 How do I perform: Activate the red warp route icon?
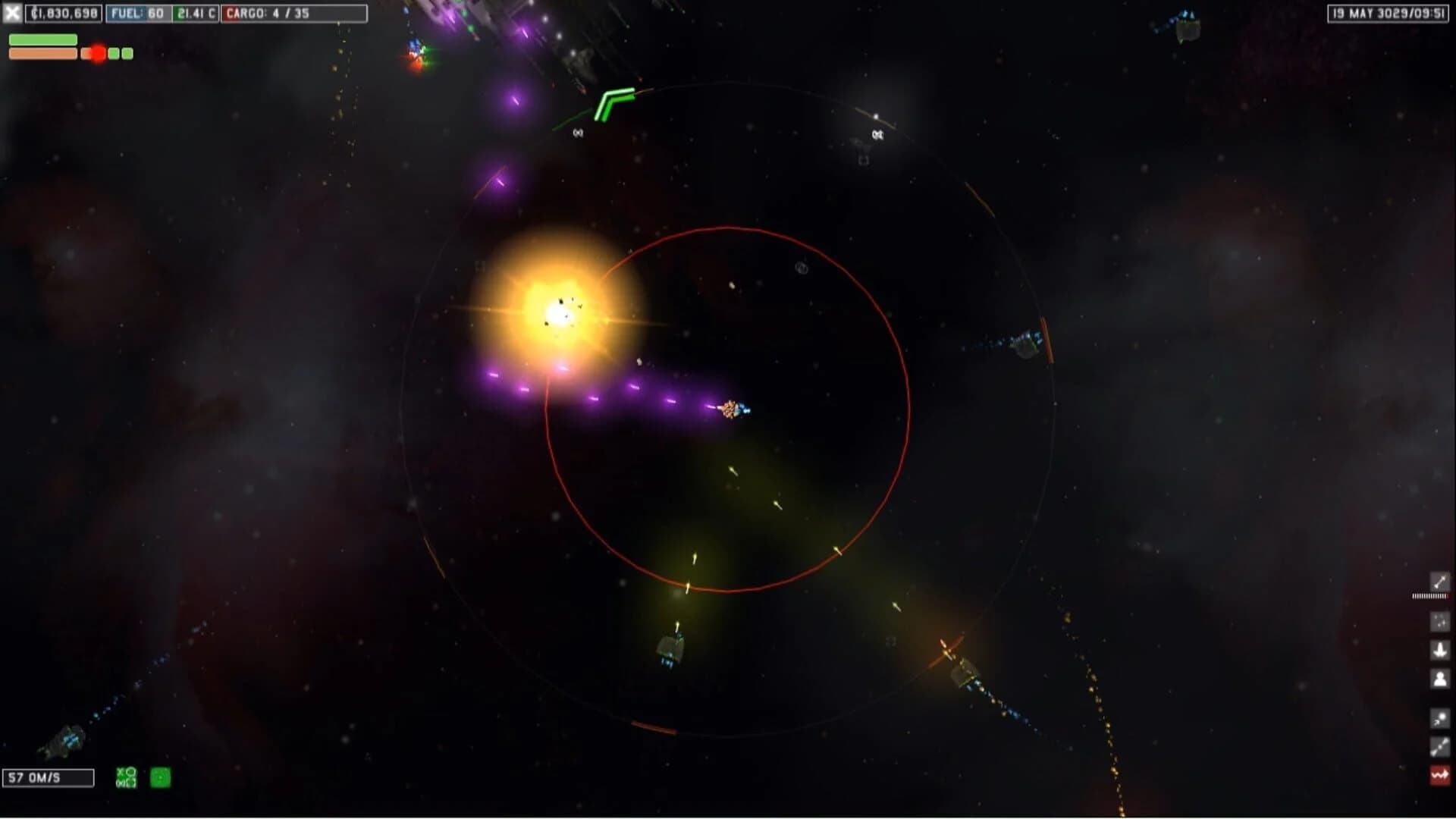tap(1439, 773)
